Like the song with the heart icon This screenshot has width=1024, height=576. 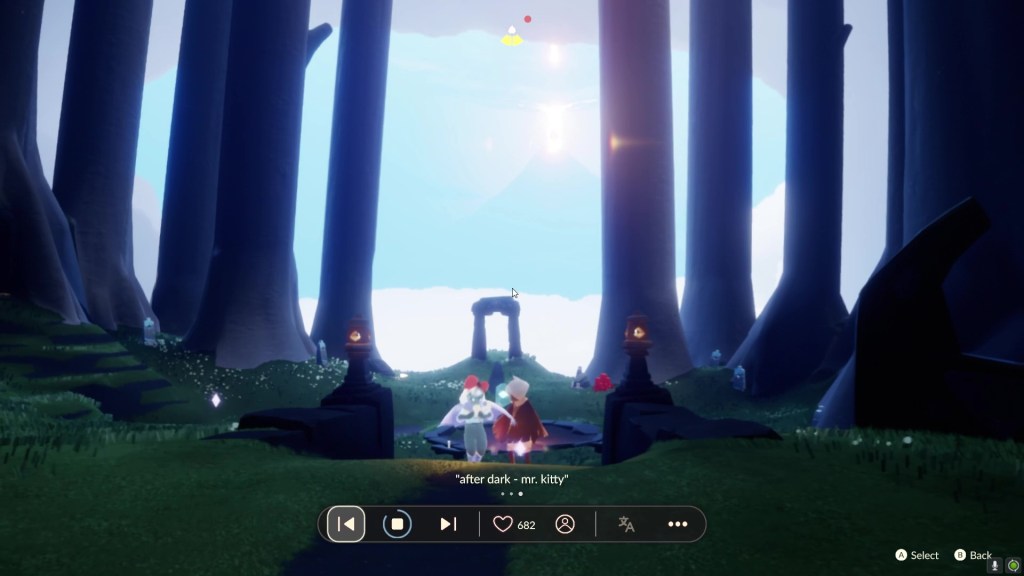(x=504, y=524)
